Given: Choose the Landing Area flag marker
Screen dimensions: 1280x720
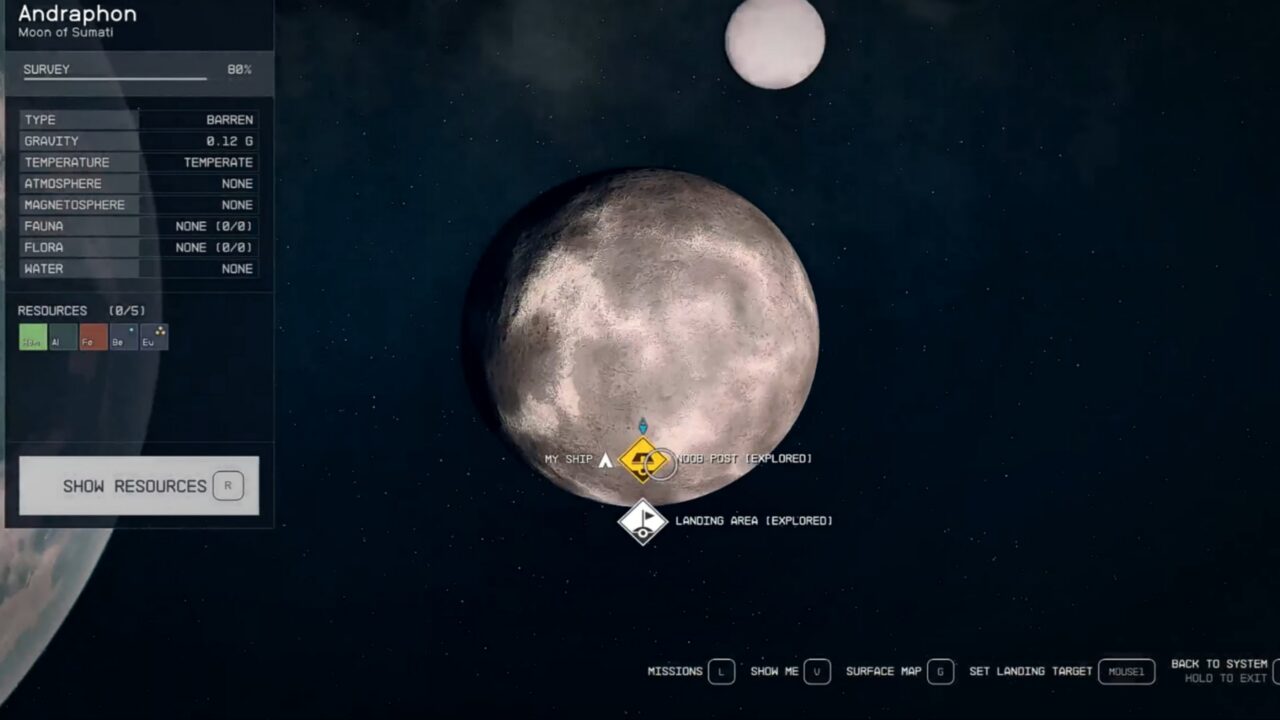Looking at the screenshot, I should point(642,522).
